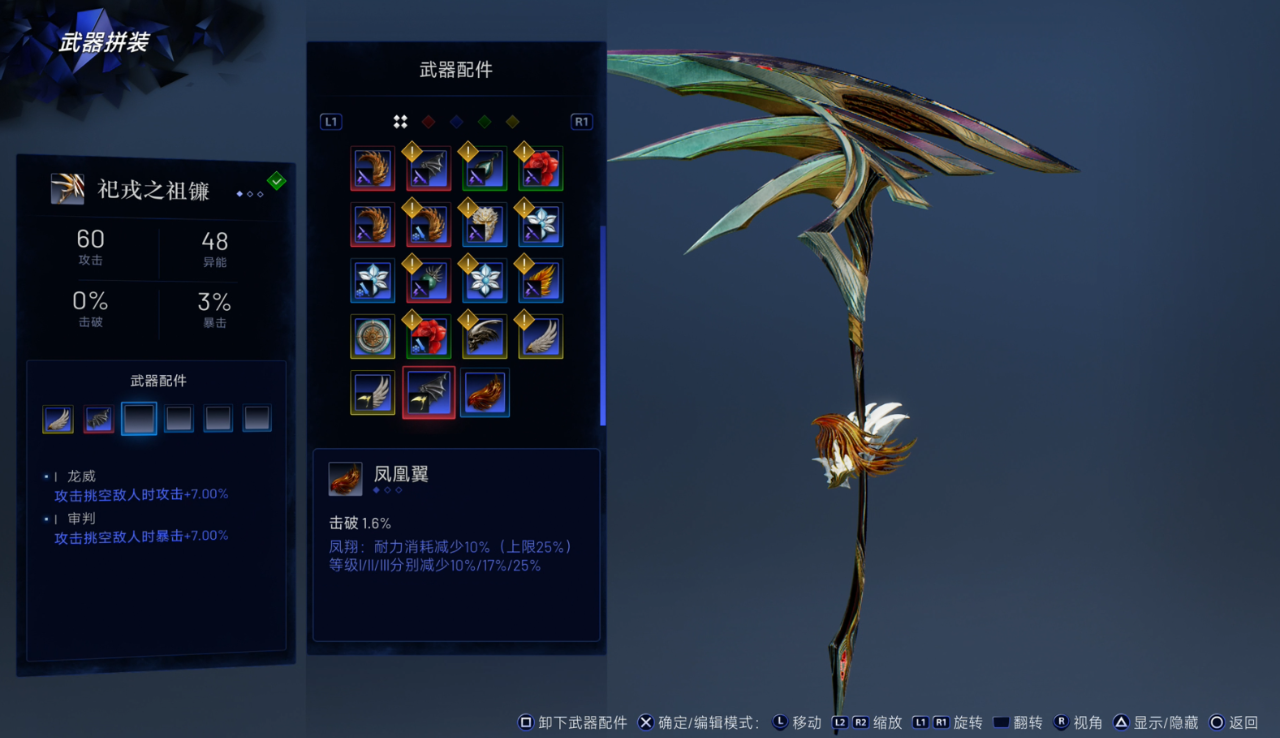
Task: Show all accessories with the white filter tab
Action: pos(400,122)
